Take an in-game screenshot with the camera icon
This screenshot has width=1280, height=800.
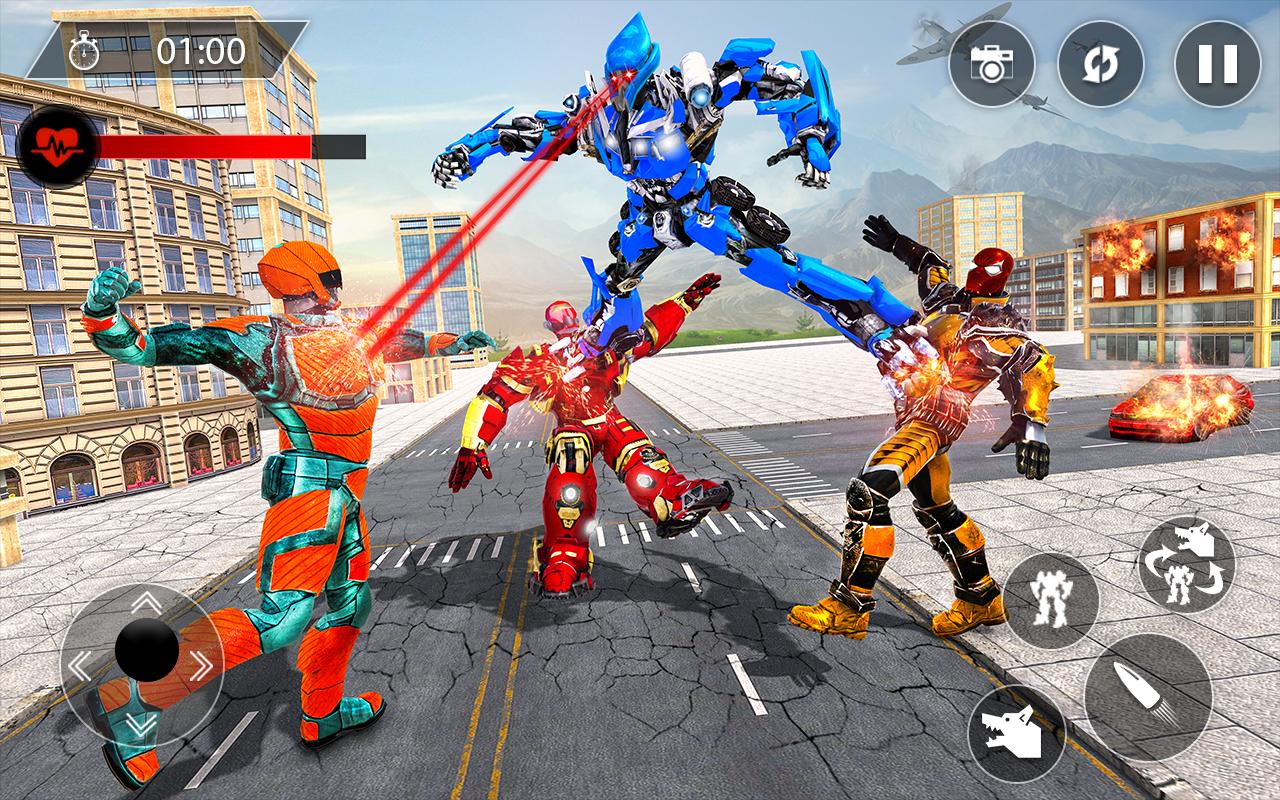pos(993,64)
